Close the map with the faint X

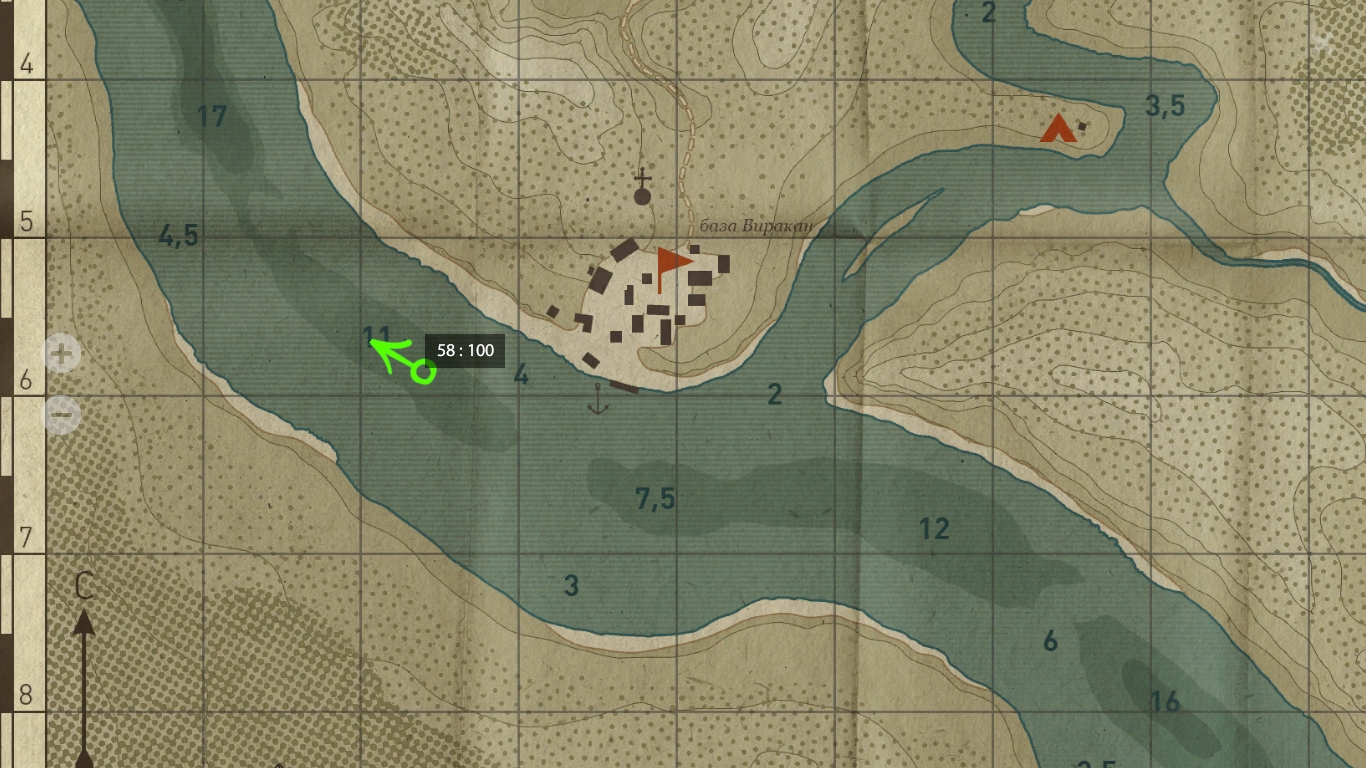pyautogui.click(x=1322, y=43)
